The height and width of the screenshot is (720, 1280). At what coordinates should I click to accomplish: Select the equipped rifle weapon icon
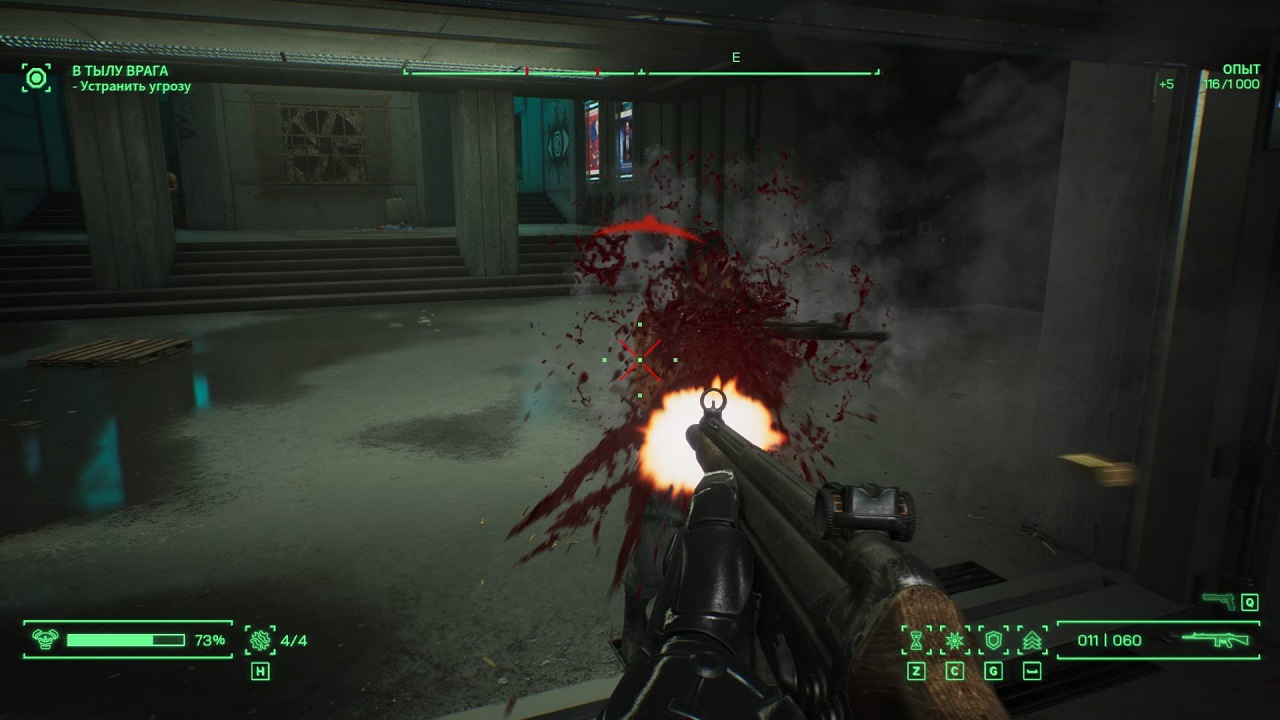[1215, 640]
